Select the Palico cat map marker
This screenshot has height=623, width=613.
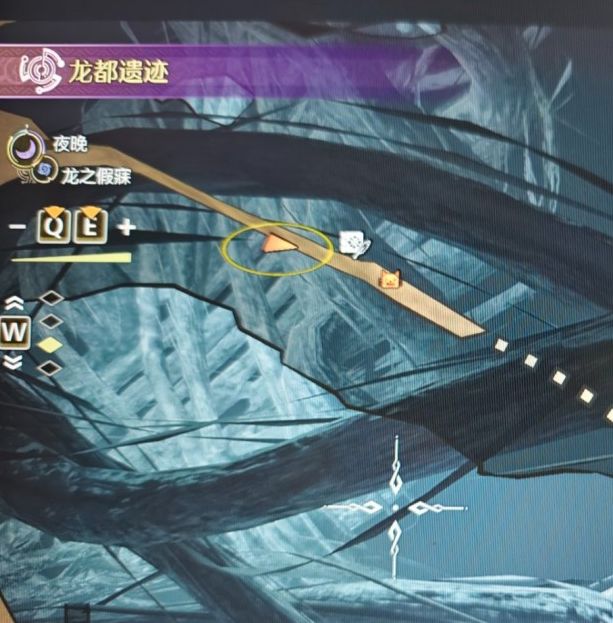389,279
